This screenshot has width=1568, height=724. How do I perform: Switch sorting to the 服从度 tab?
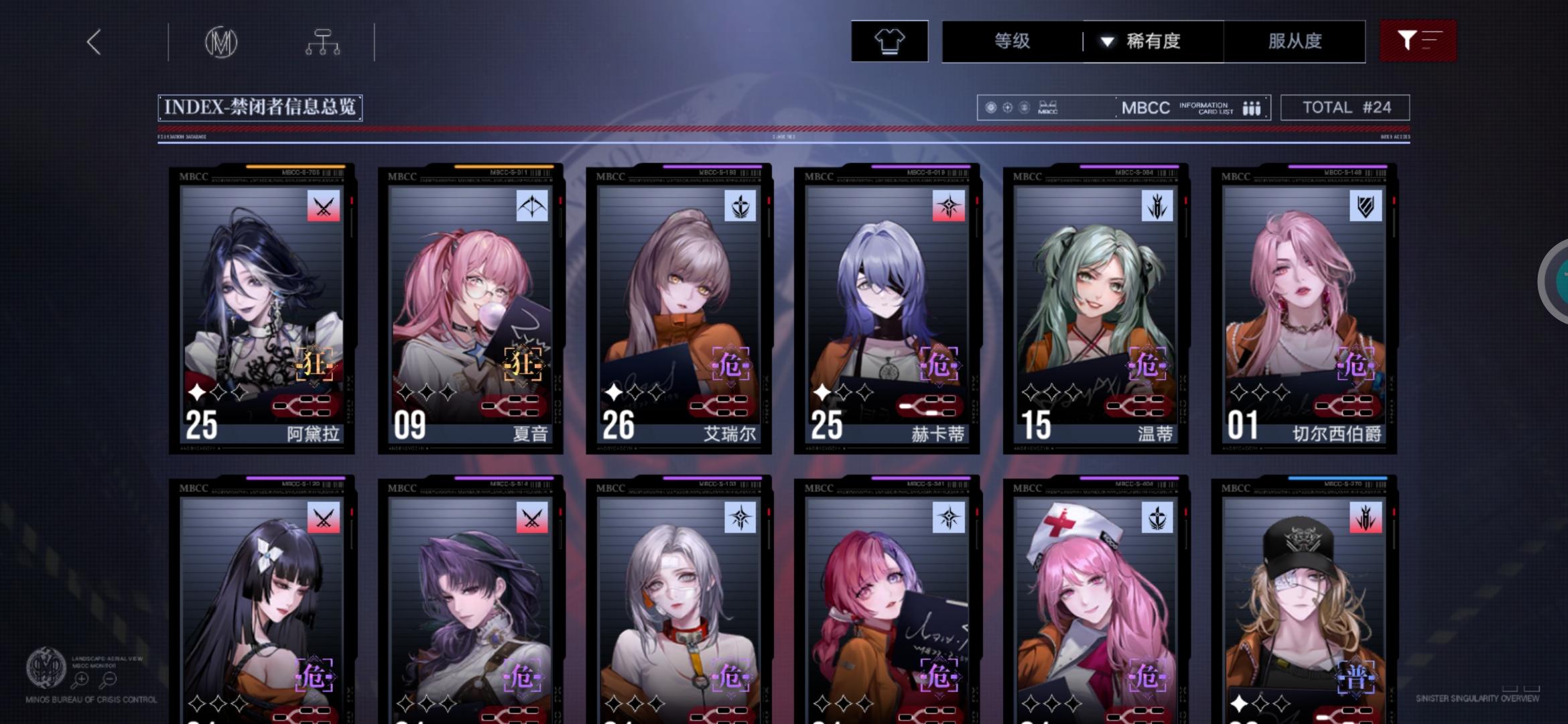click(x=1294, y=41)
